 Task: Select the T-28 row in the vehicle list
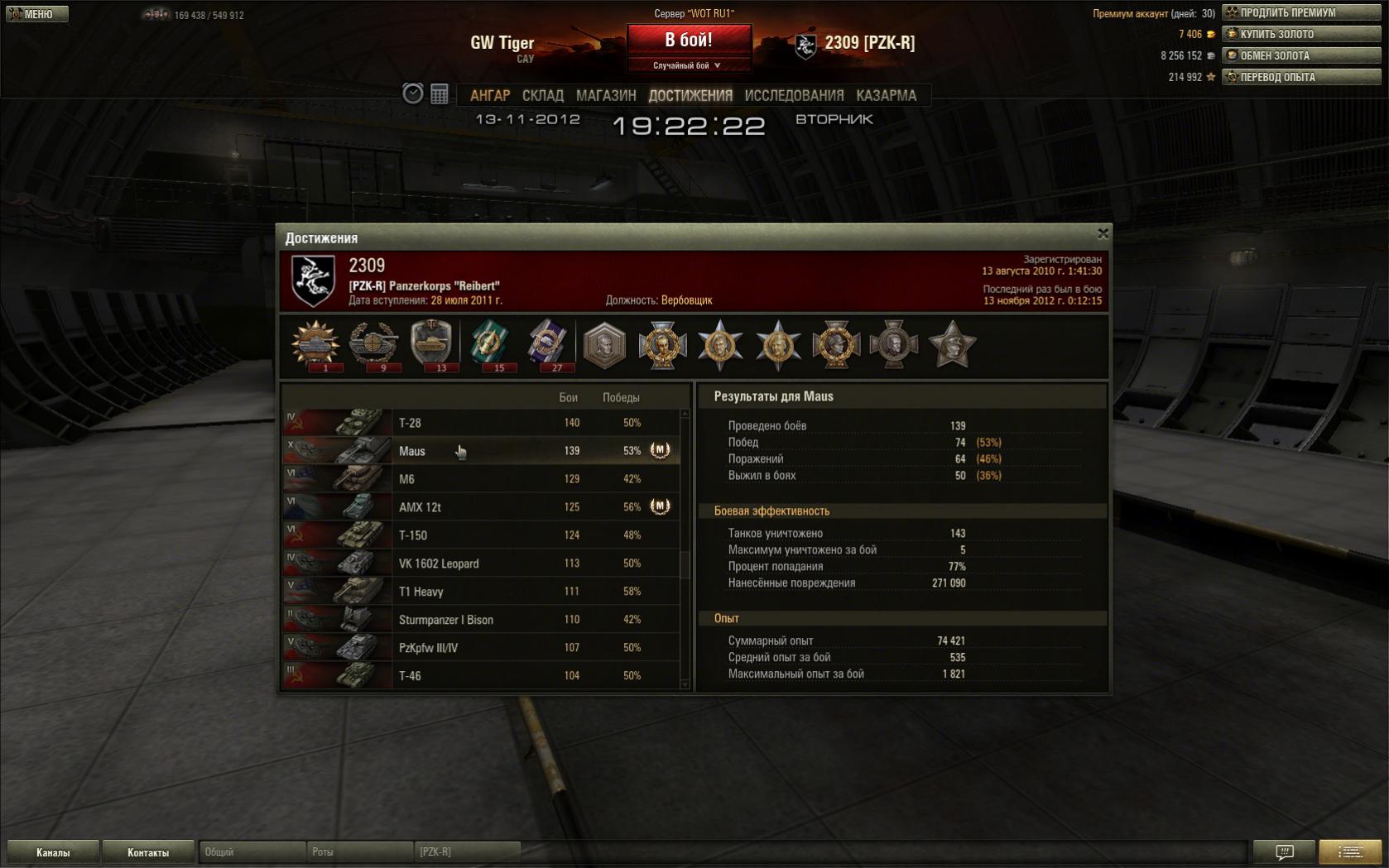[x=480, y=423]
